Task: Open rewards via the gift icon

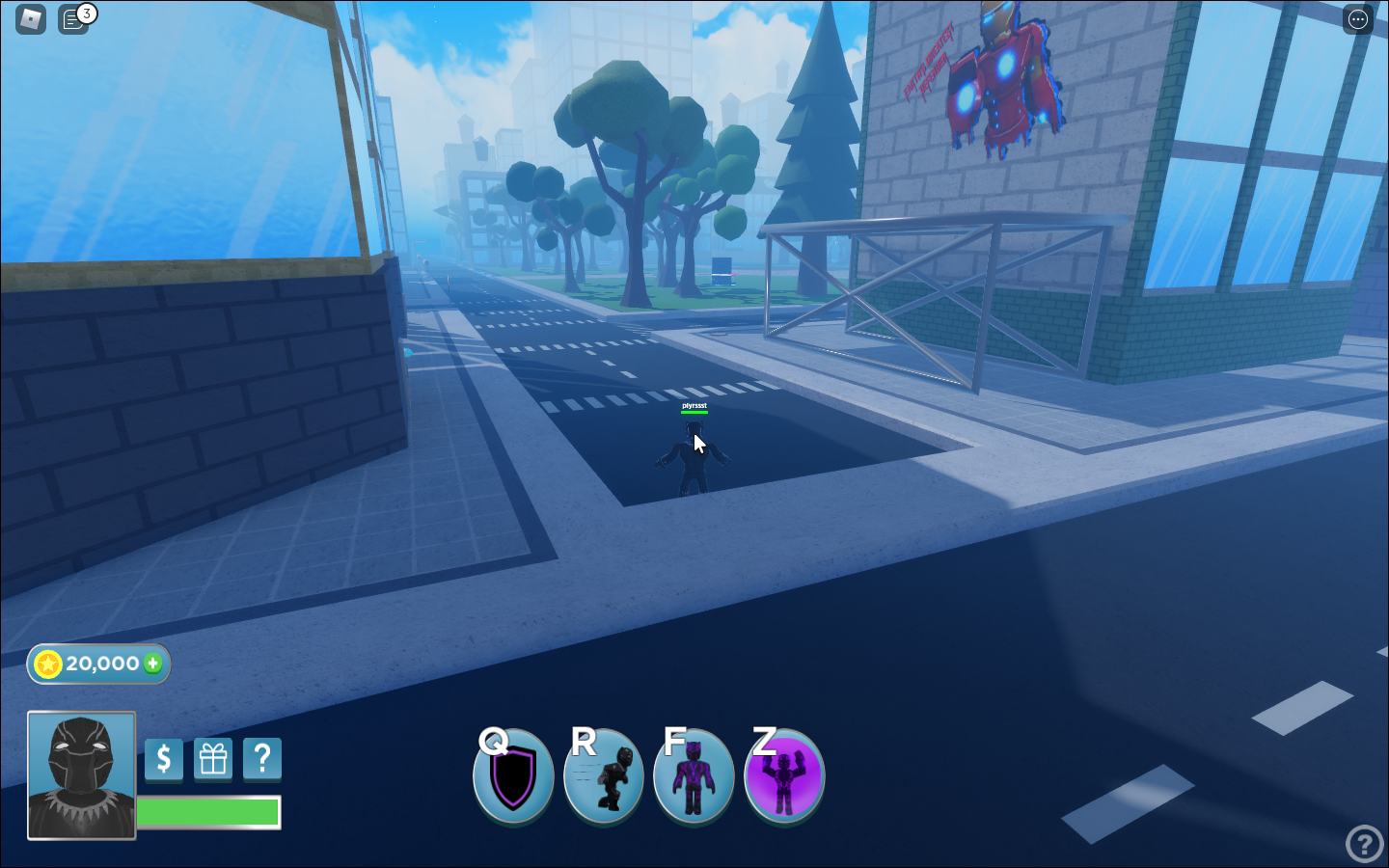Action: pyautogui.click(x=212, y=759)
